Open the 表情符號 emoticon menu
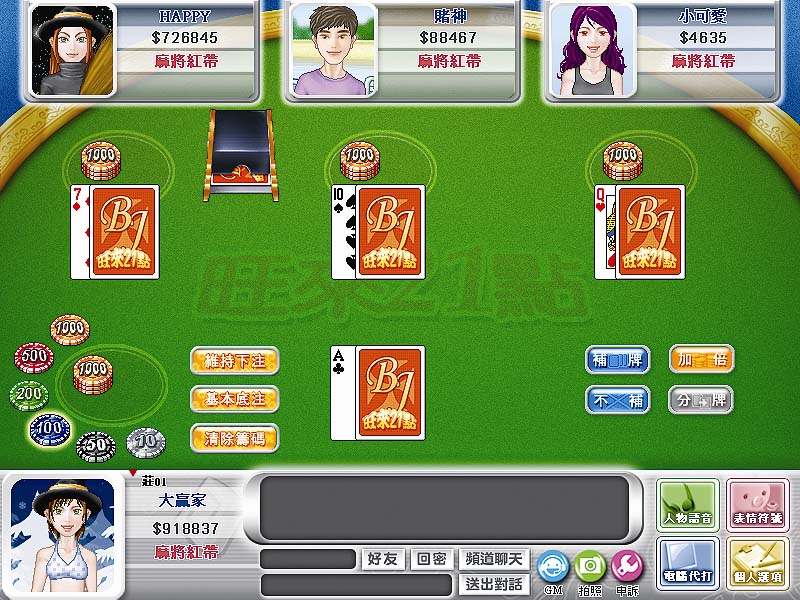800x600 pixels. point(757,505)
